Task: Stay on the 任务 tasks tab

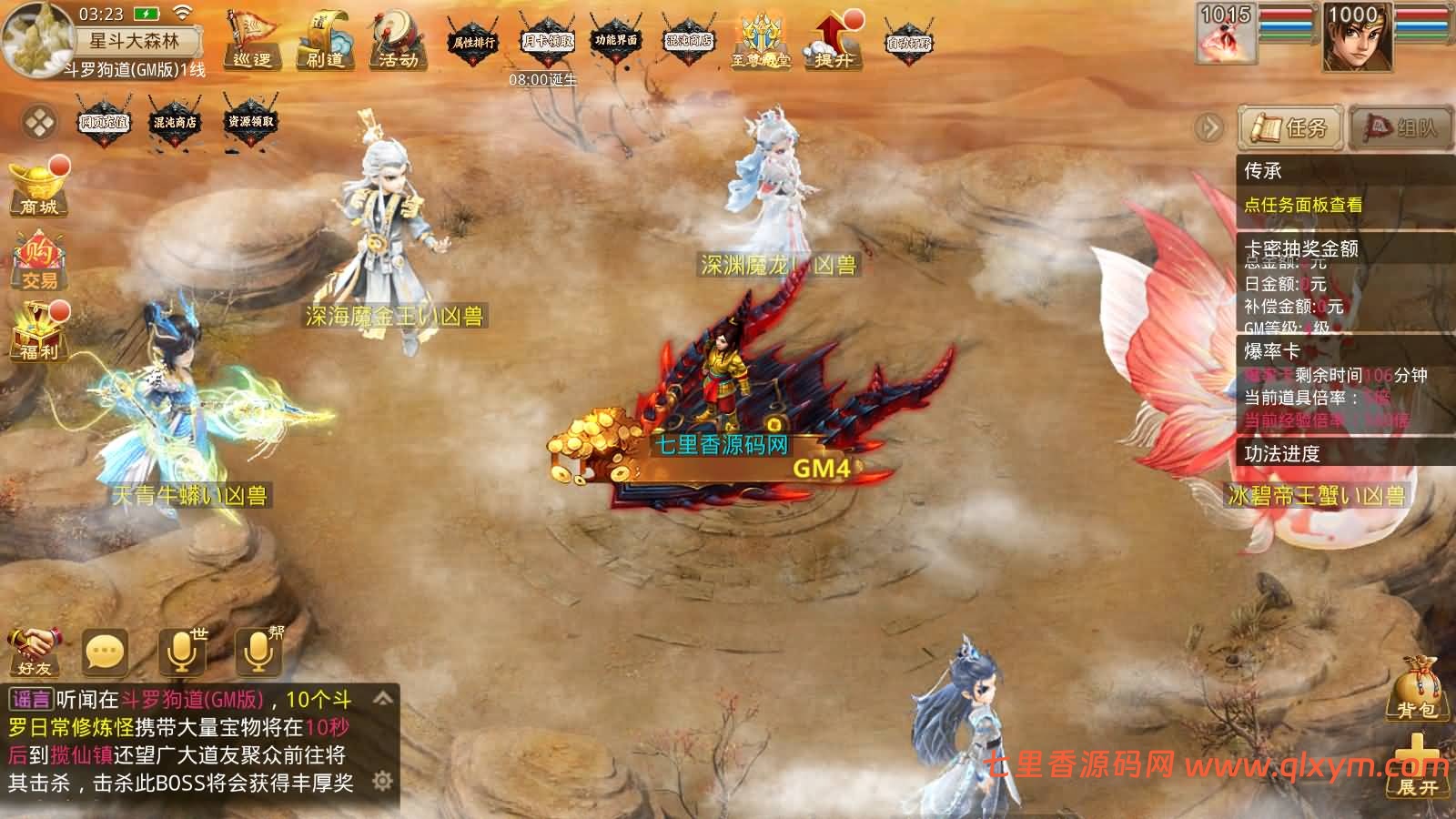Action: [1291, 128]
